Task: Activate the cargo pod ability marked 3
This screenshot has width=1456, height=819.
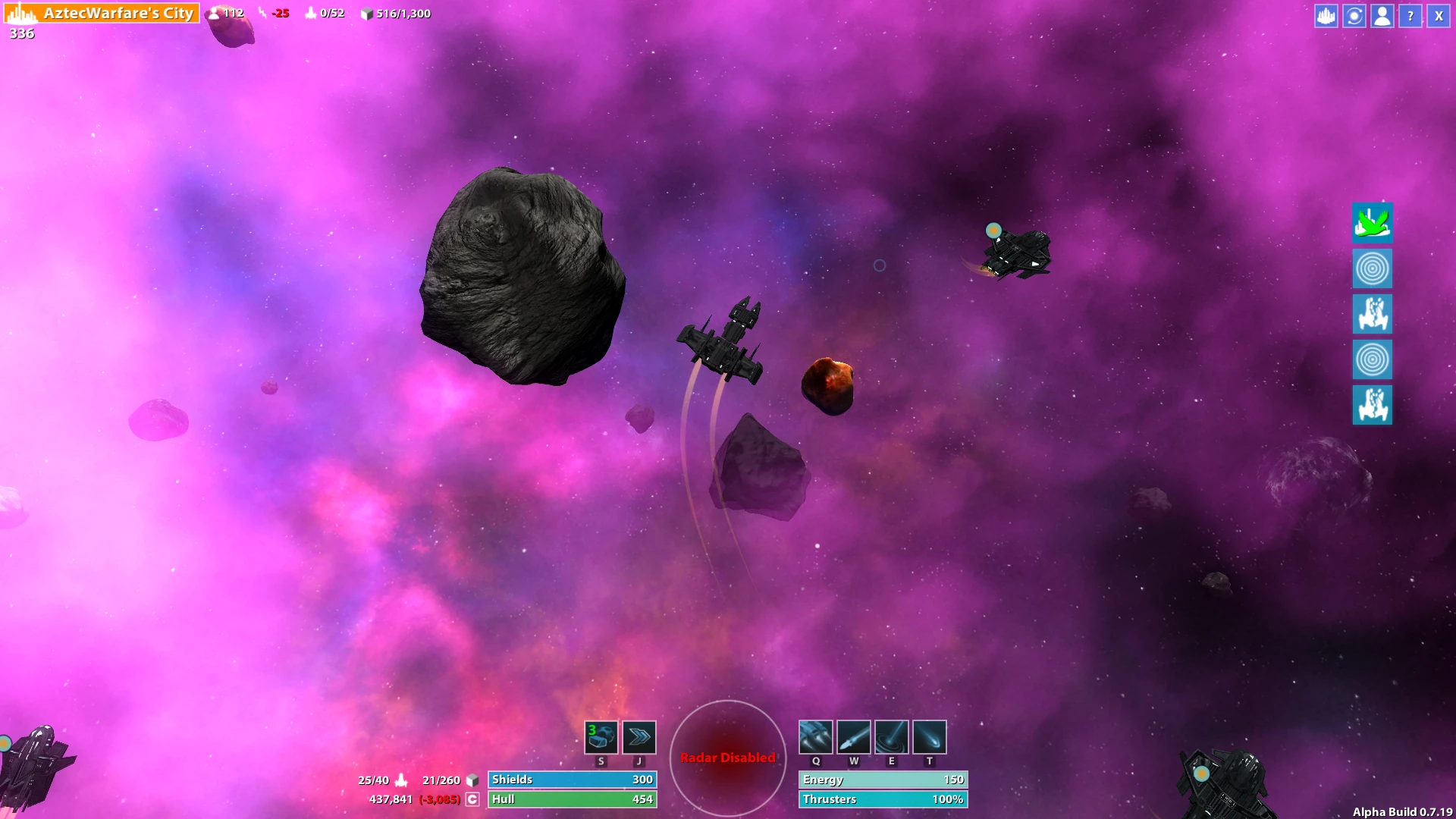Action: [x=601, y=737]
